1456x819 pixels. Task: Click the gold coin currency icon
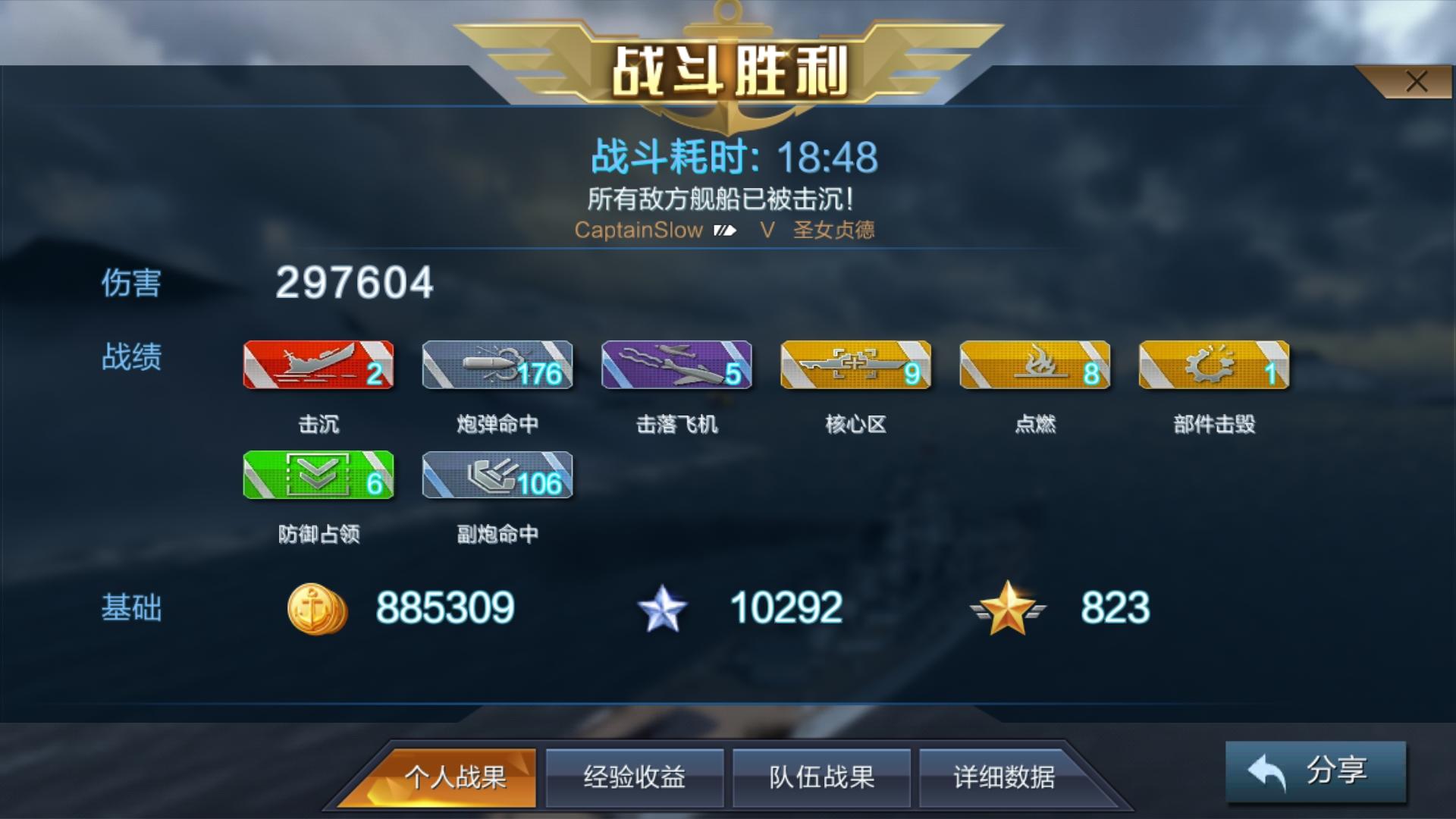coord(318,607)
